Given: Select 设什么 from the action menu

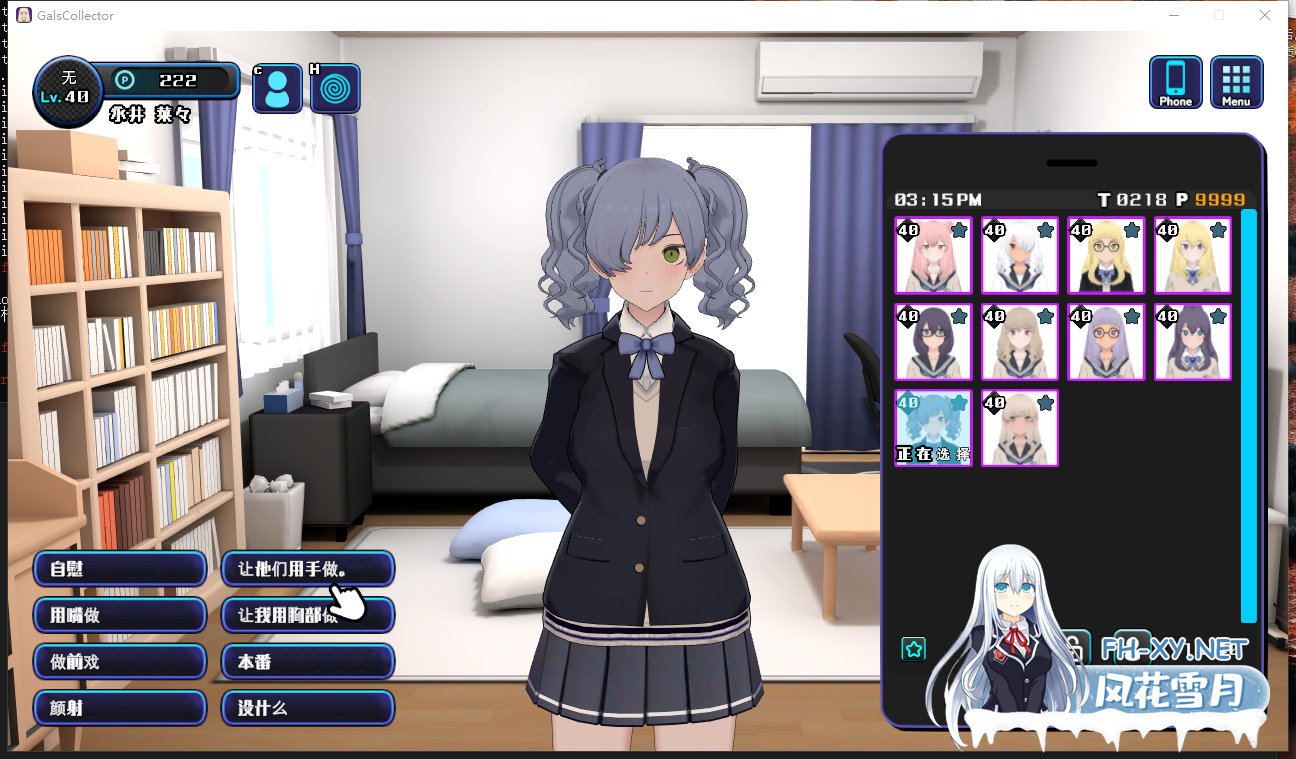Looking at the screenshot, I should click(307, 708).
